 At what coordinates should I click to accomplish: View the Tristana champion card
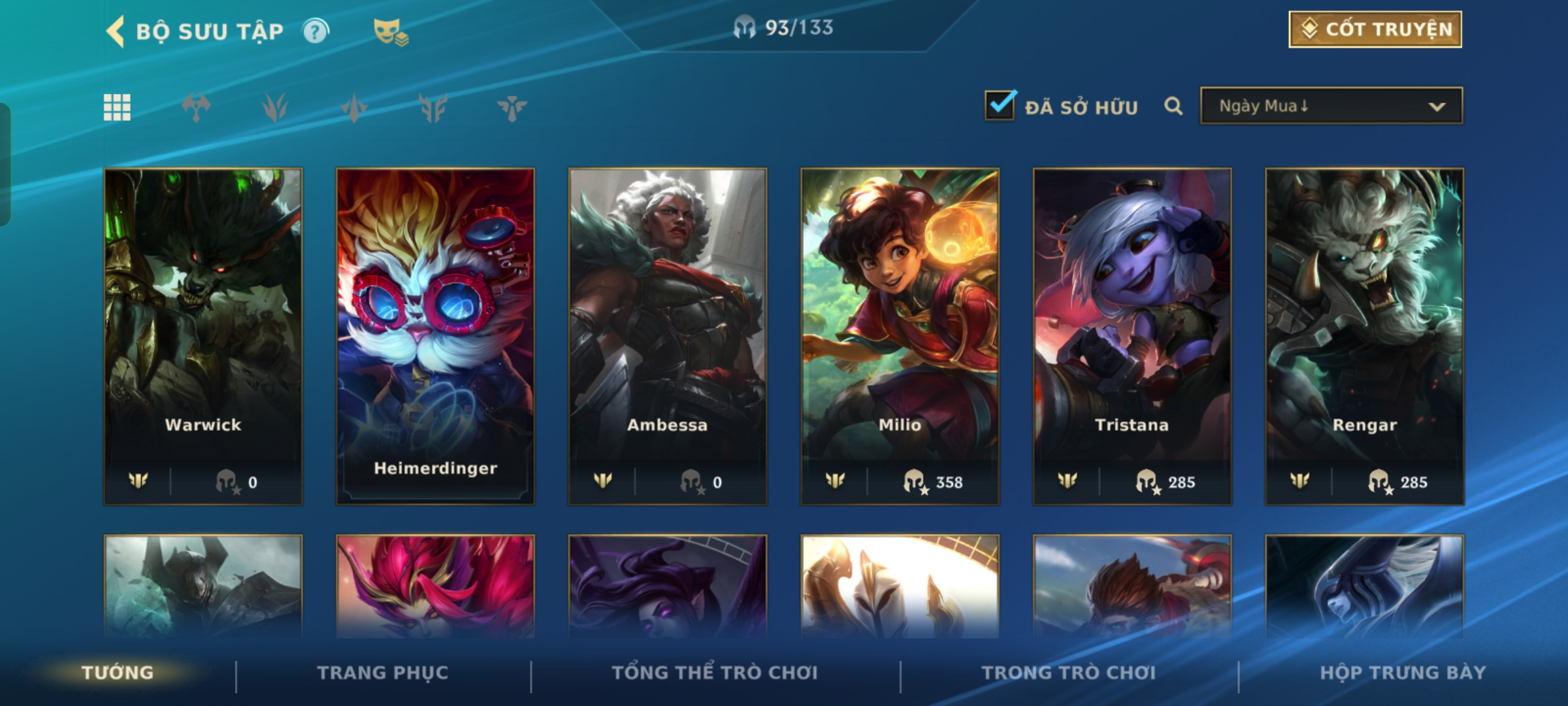(x=1132, y=335)
